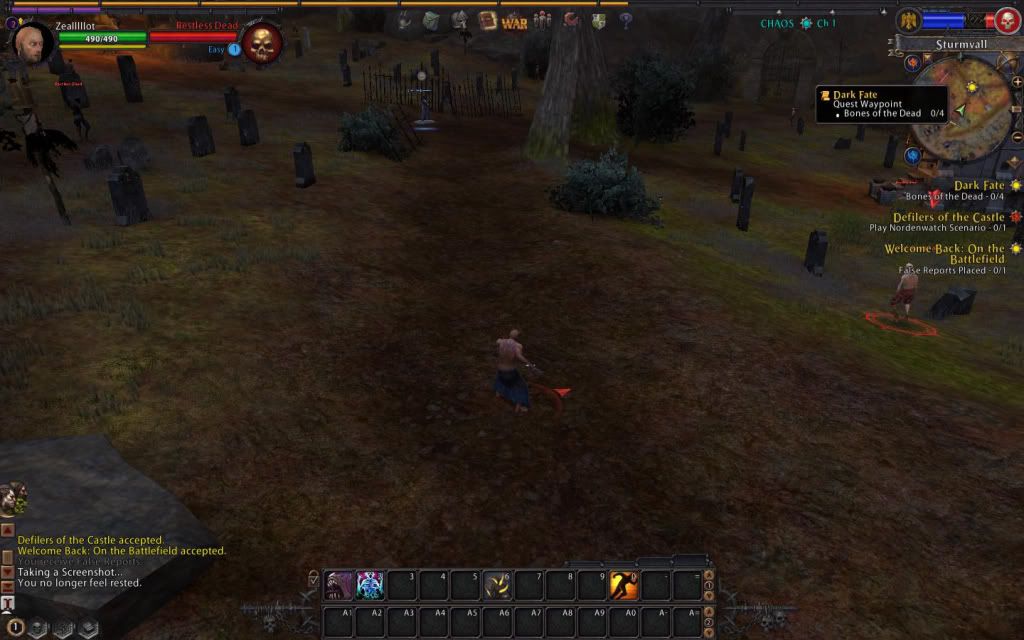
Task: Select Defilers of the Castle quest tracker entry
Action: point(948,217)
